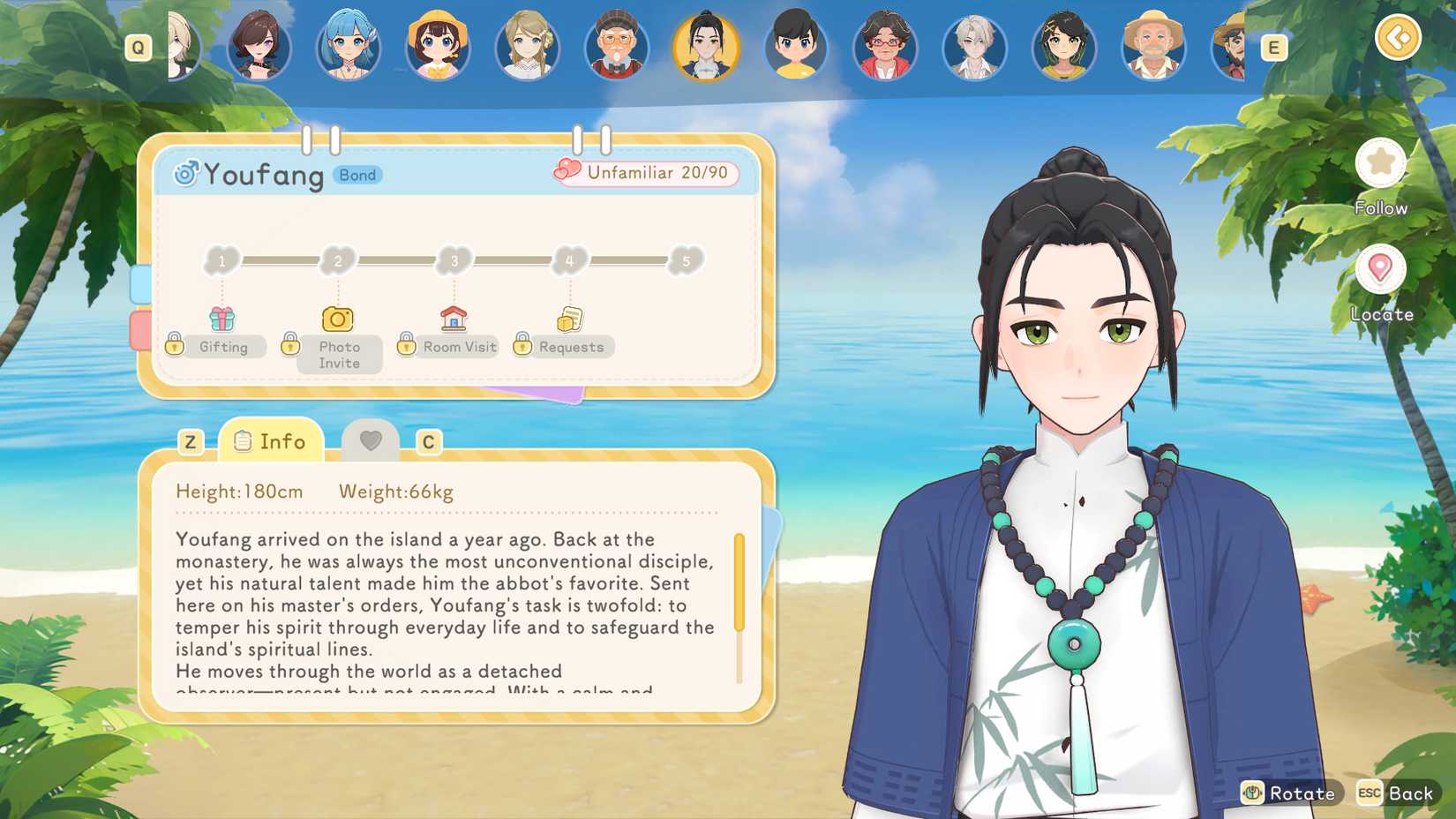Click the Unfamiliar 20/90 bond meter
The image size is (1456, 819).
point(647,173)
